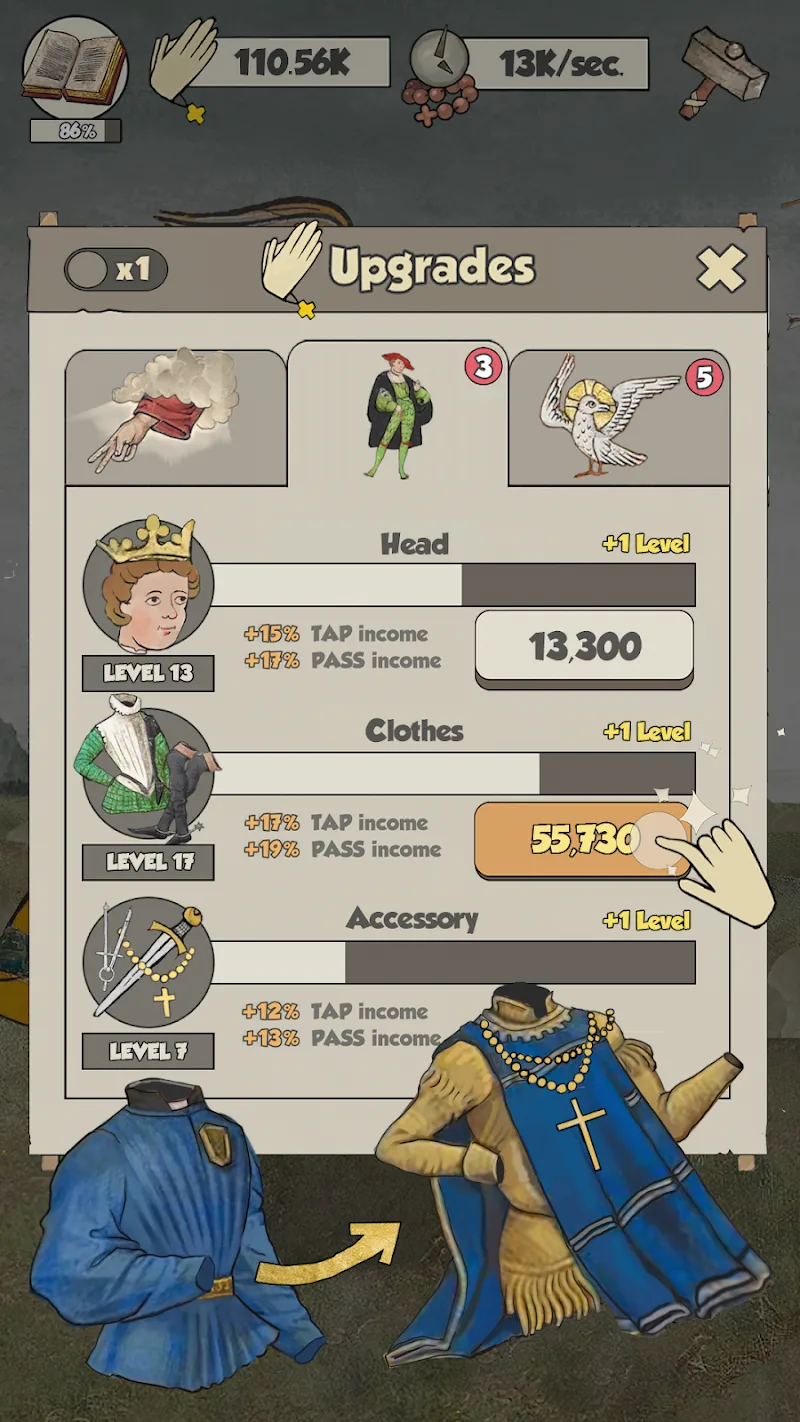Purchase Clothes upgrade for 55,730

[584, 838]
